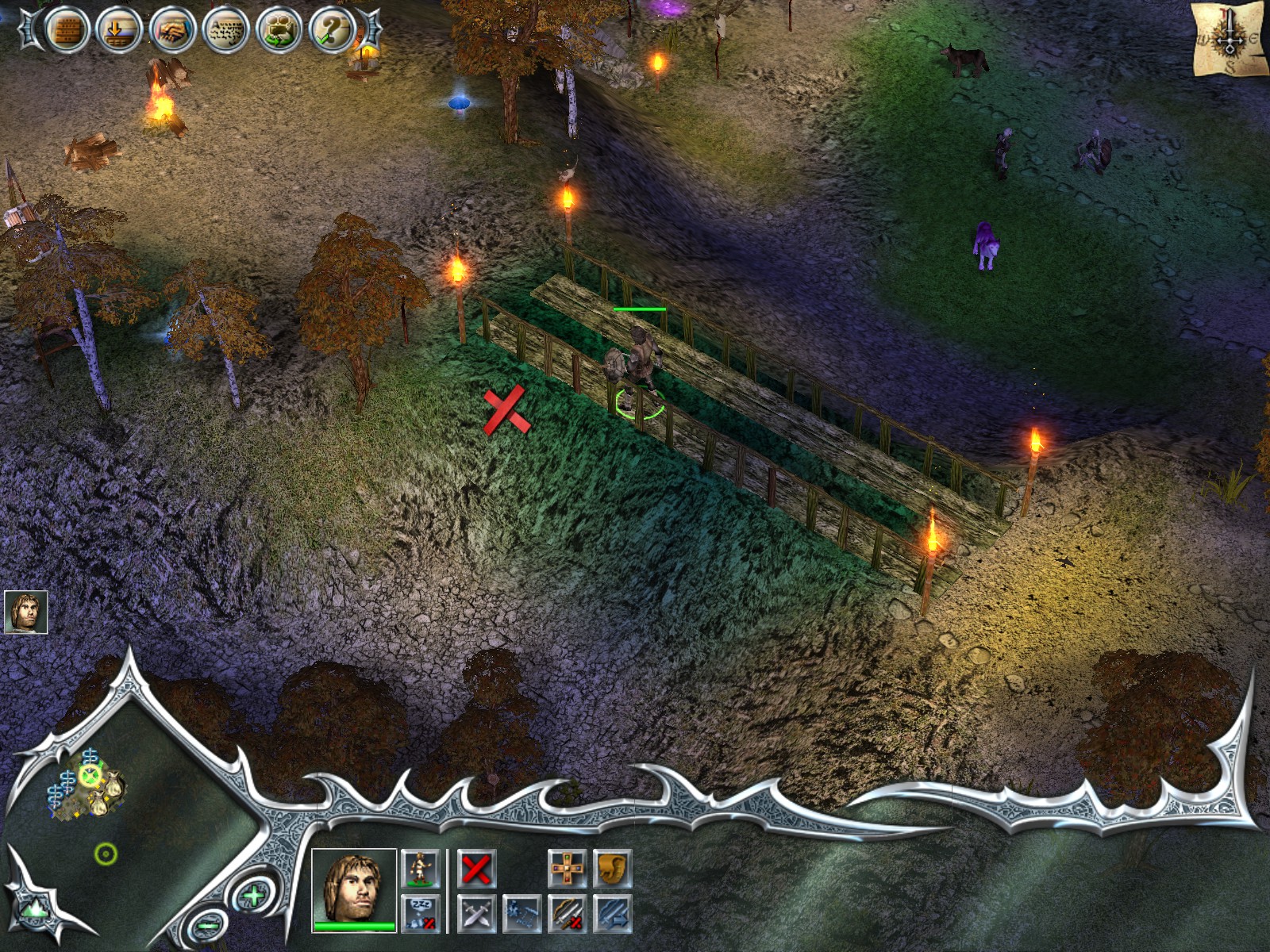Select the crossed swords attack command
This screenshot has height=952, width=1270.
pos(476,913)
